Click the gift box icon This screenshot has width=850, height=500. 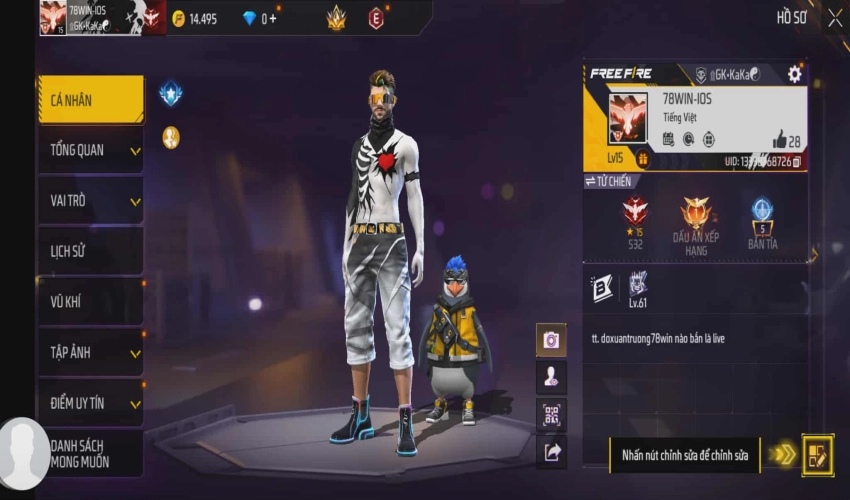tap(642, 159)
